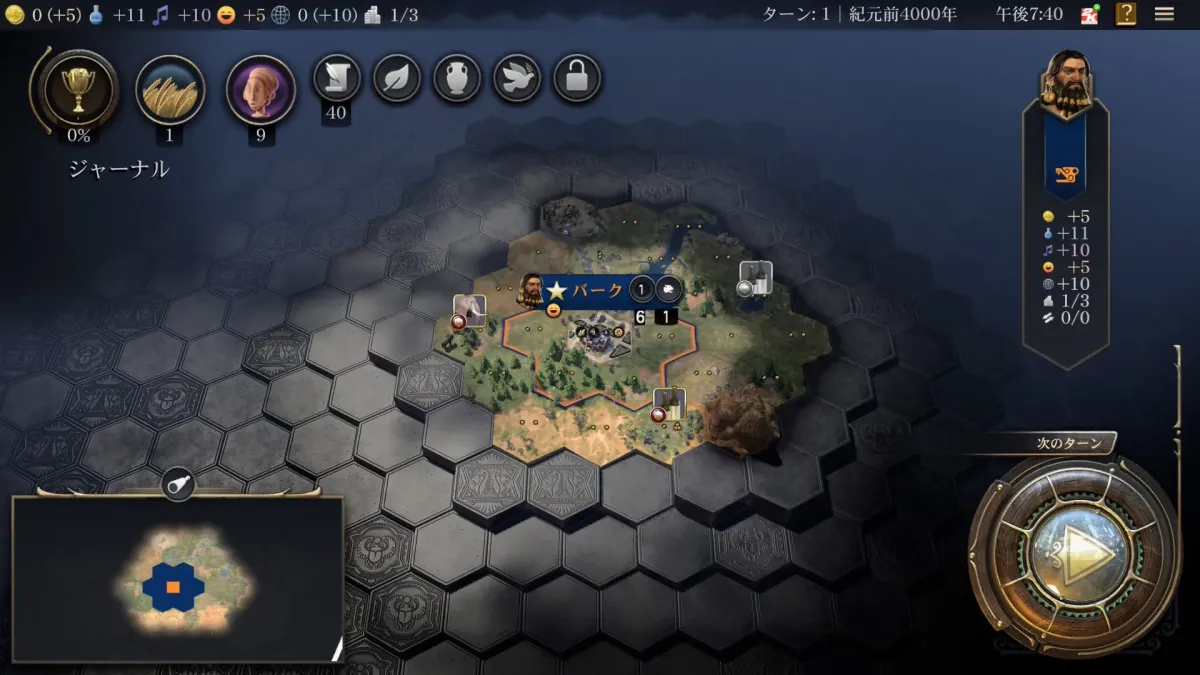
Task: Click the open padlock icon button
Action: pyautogui.click(x=577, y=77)
